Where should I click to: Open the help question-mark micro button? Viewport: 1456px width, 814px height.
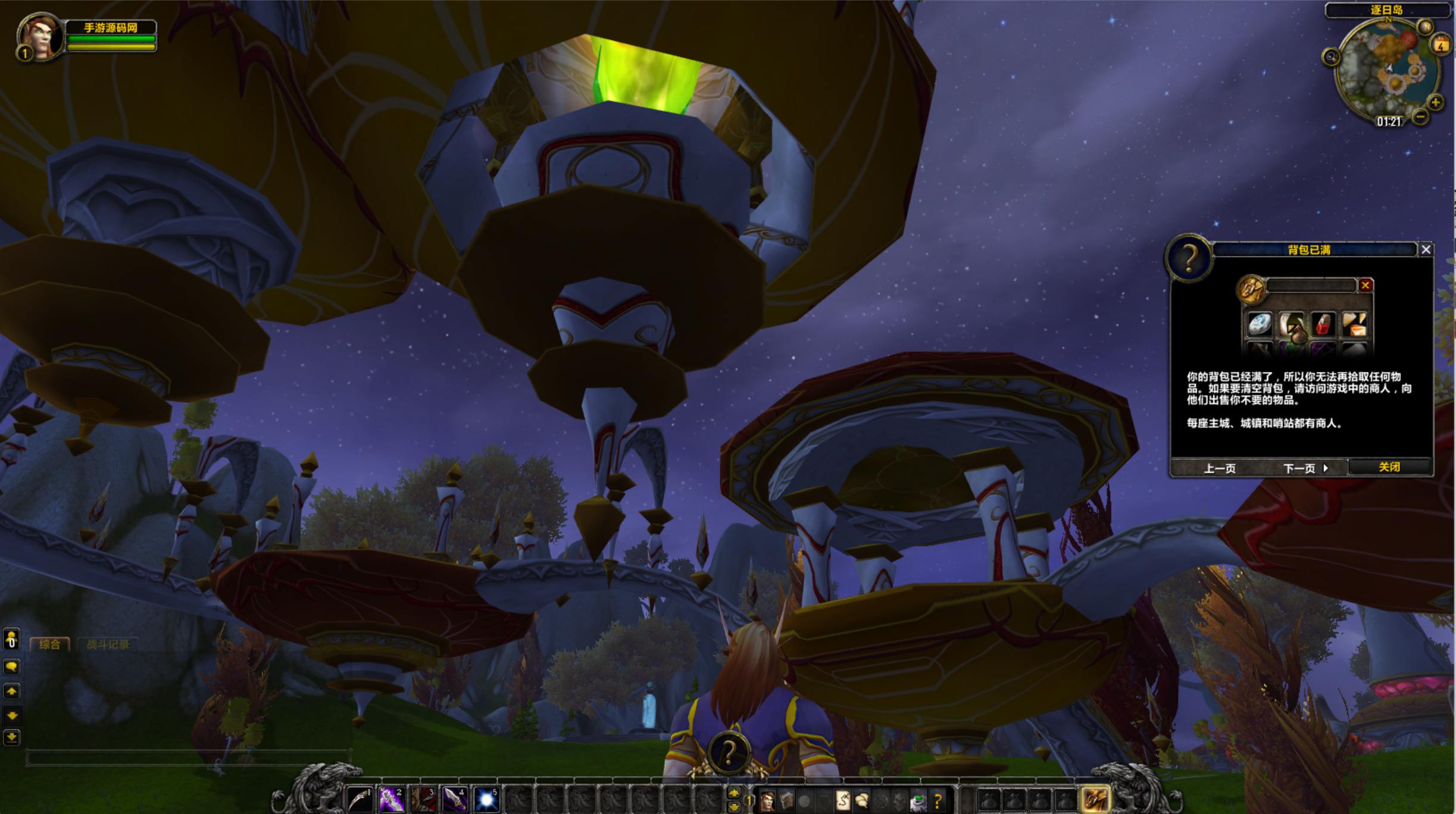938,801
